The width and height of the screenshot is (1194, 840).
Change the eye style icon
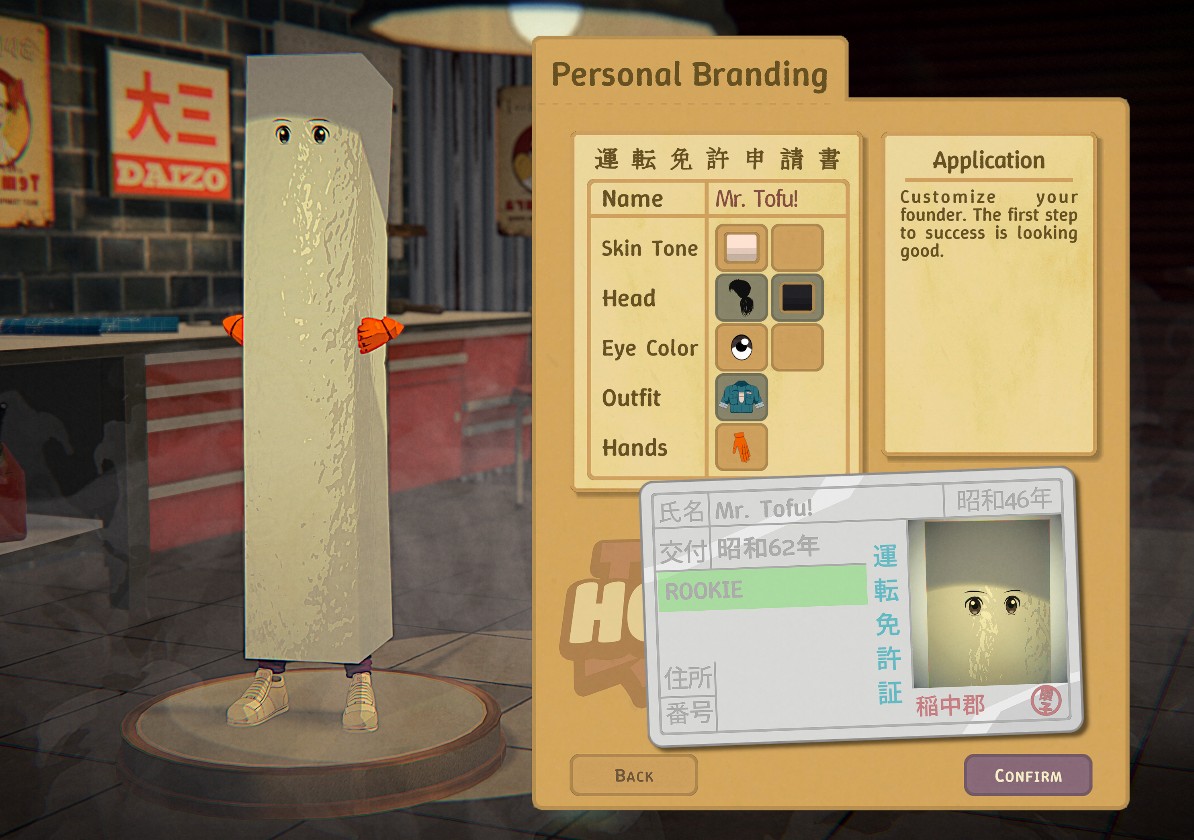coord(741,348)
